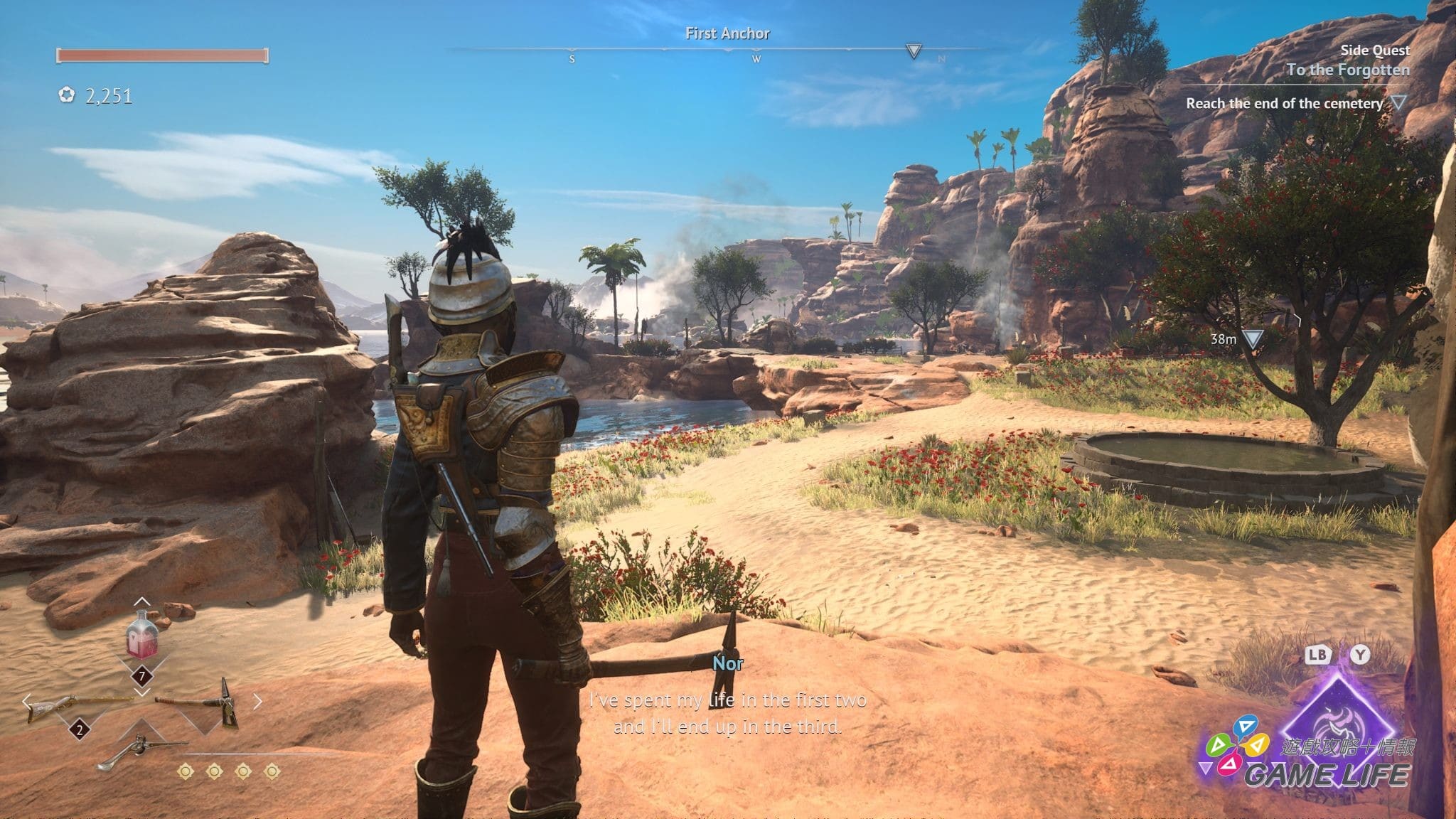Click the left arrow beside the rifle
1456x819 pixels.
click(x=27, y=702)
